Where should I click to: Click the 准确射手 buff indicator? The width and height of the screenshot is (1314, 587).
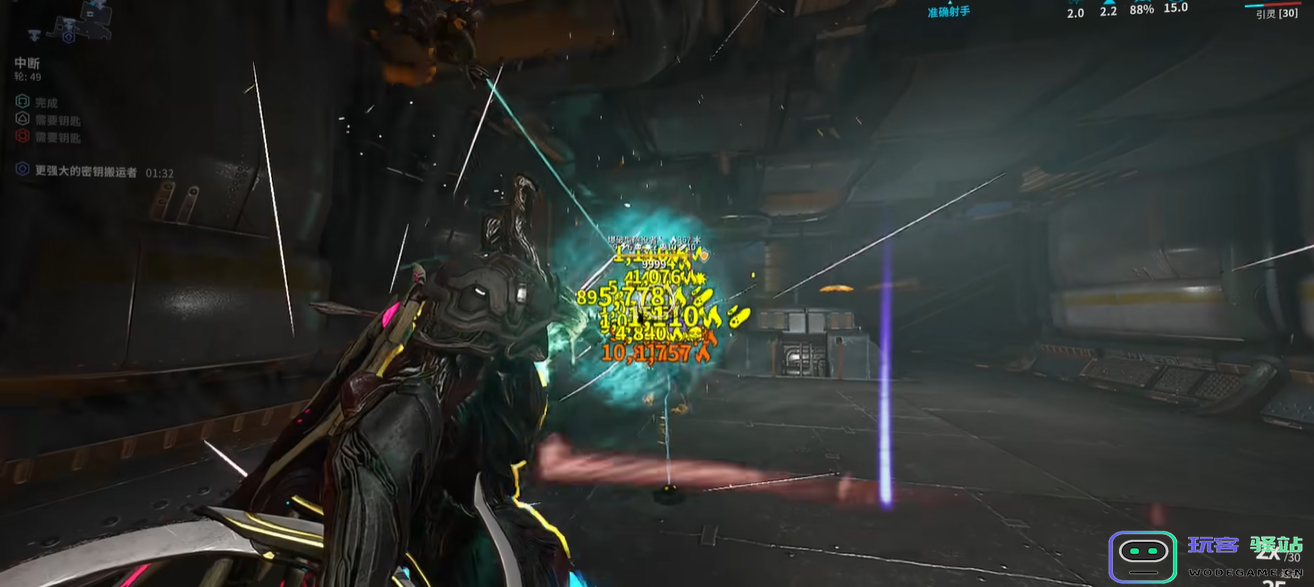[948, 12]
